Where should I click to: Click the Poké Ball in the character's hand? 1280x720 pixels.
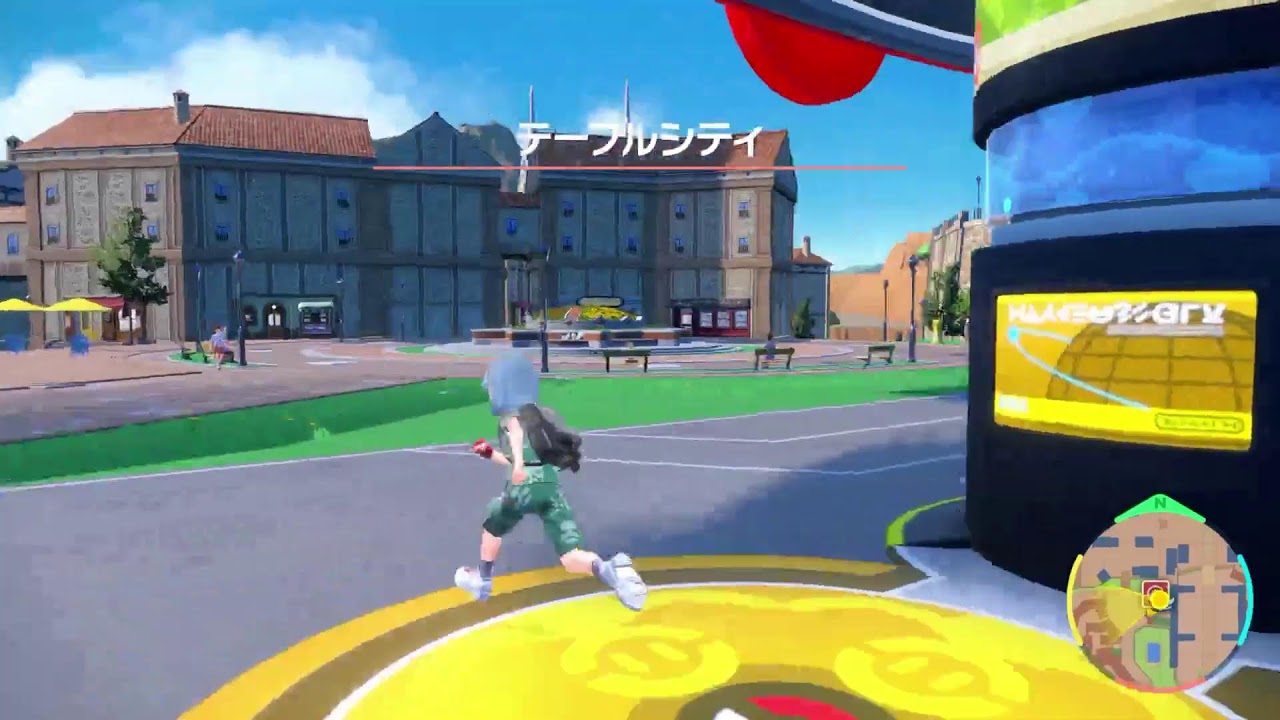coord(482,451)
